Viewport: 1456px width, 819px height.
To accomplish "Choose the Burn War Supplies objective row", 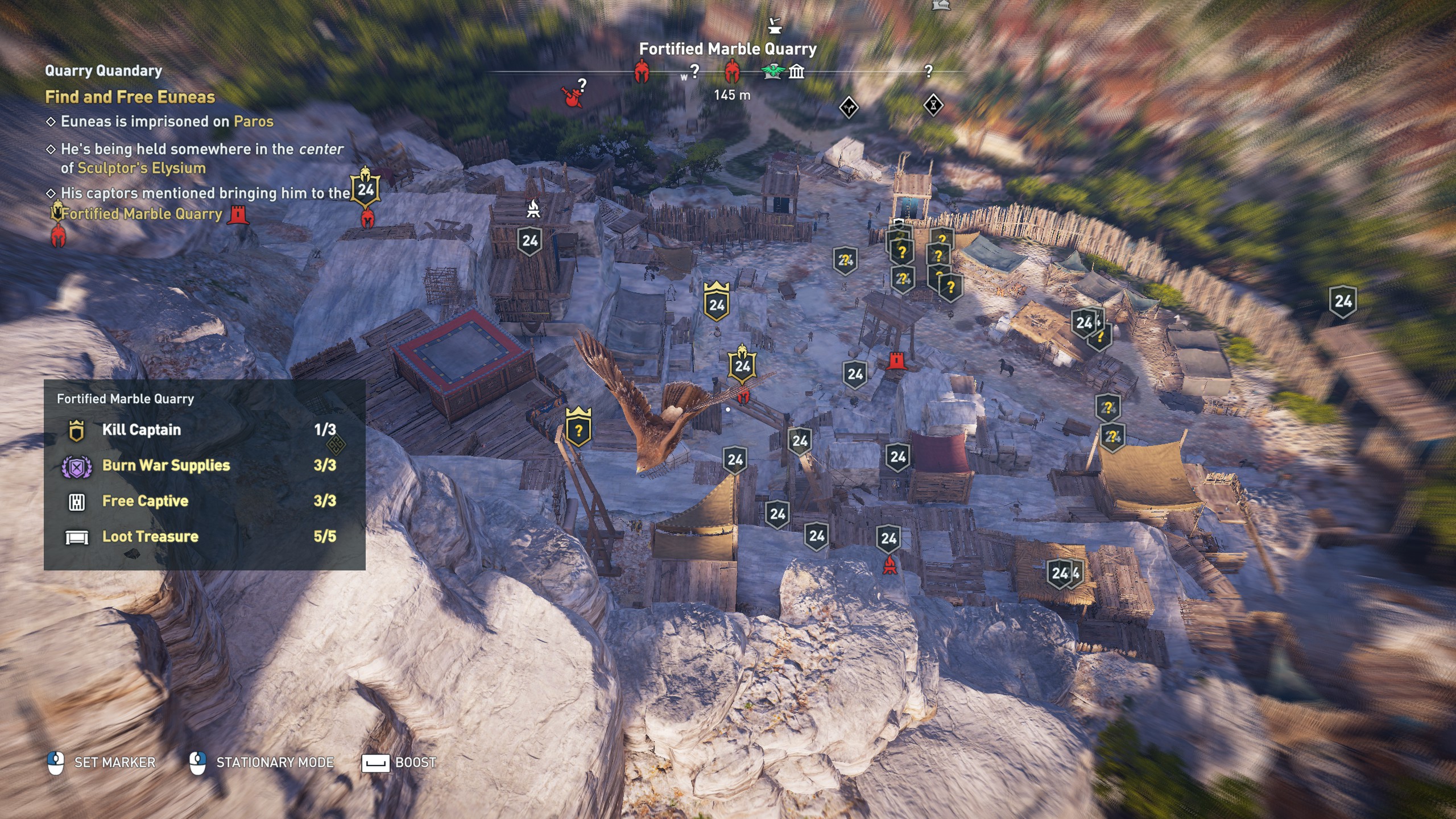I will pyautogui.click(x=166, y=465).
